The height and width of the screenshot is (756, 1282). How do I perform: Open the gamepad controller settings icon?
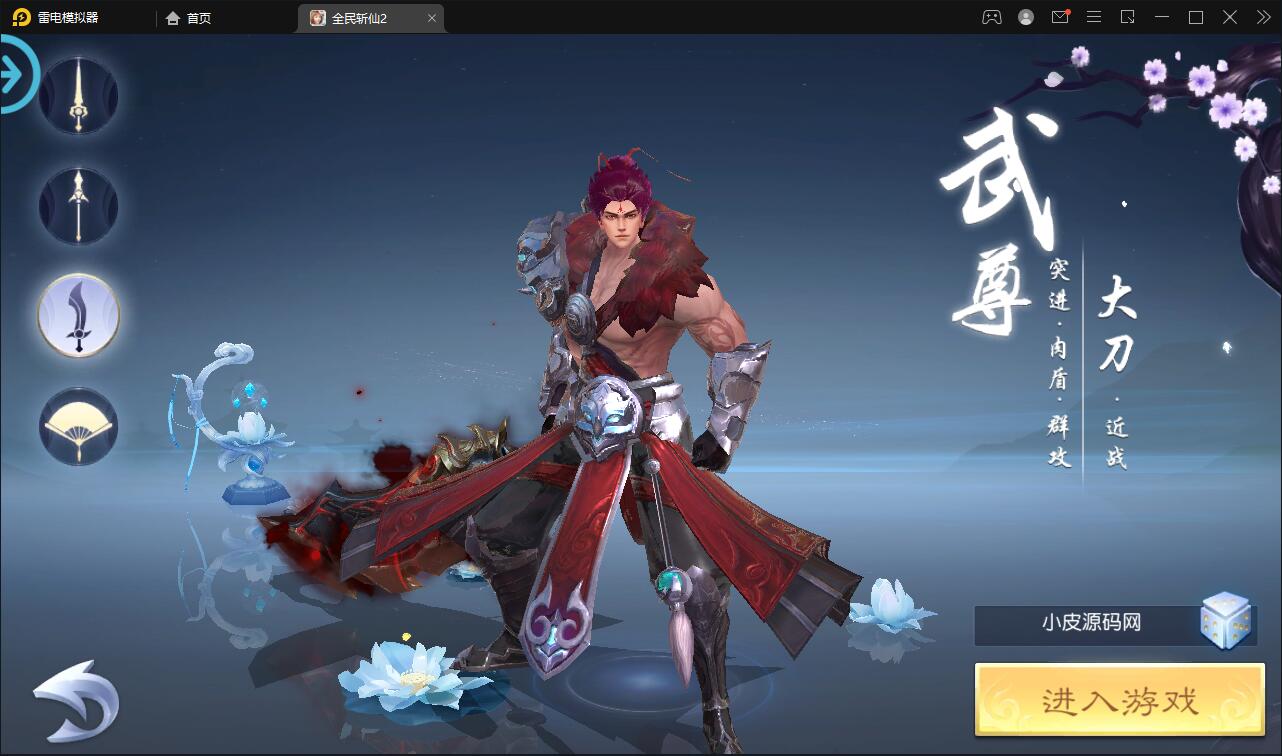(990, 17)
